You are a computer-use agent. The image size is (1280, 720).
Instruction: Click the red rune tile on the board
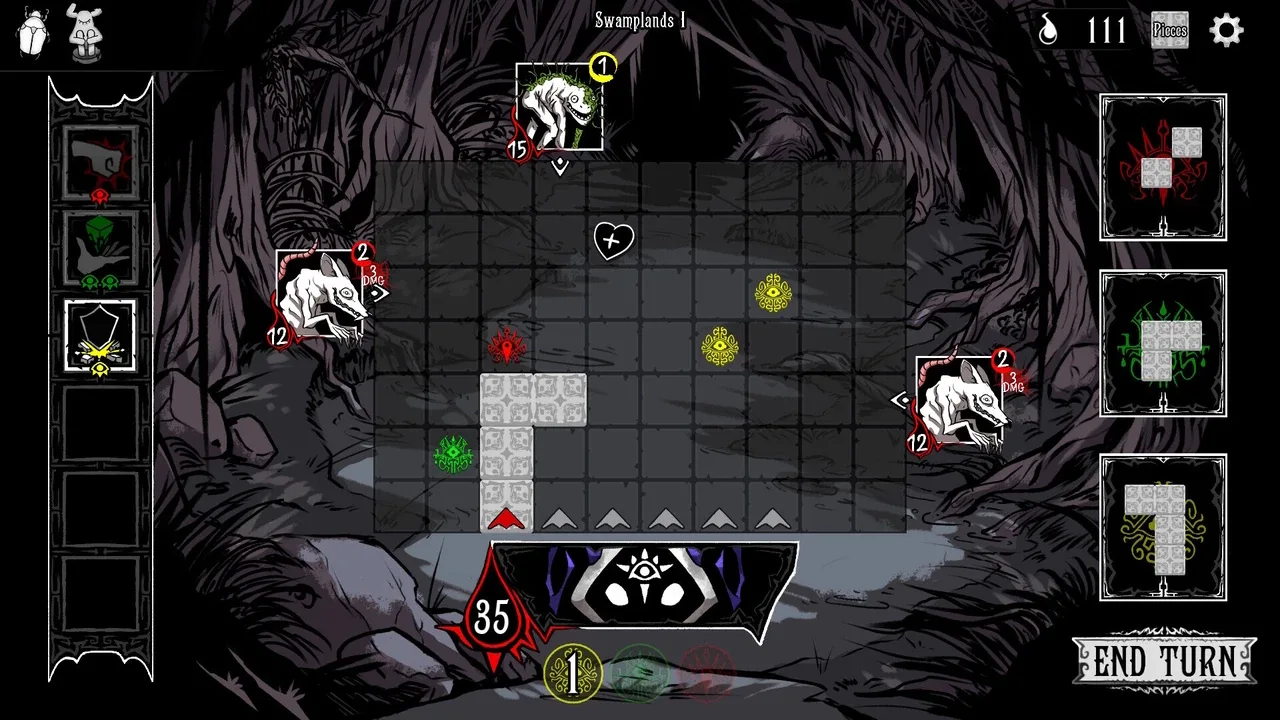click(507, 346)
